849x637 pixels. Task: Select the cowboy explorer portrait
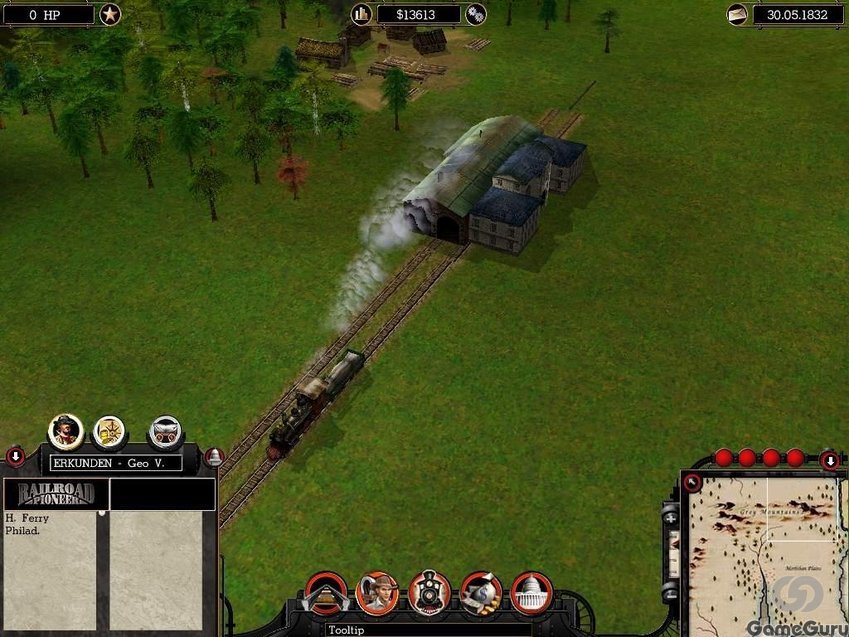(66, 431)
